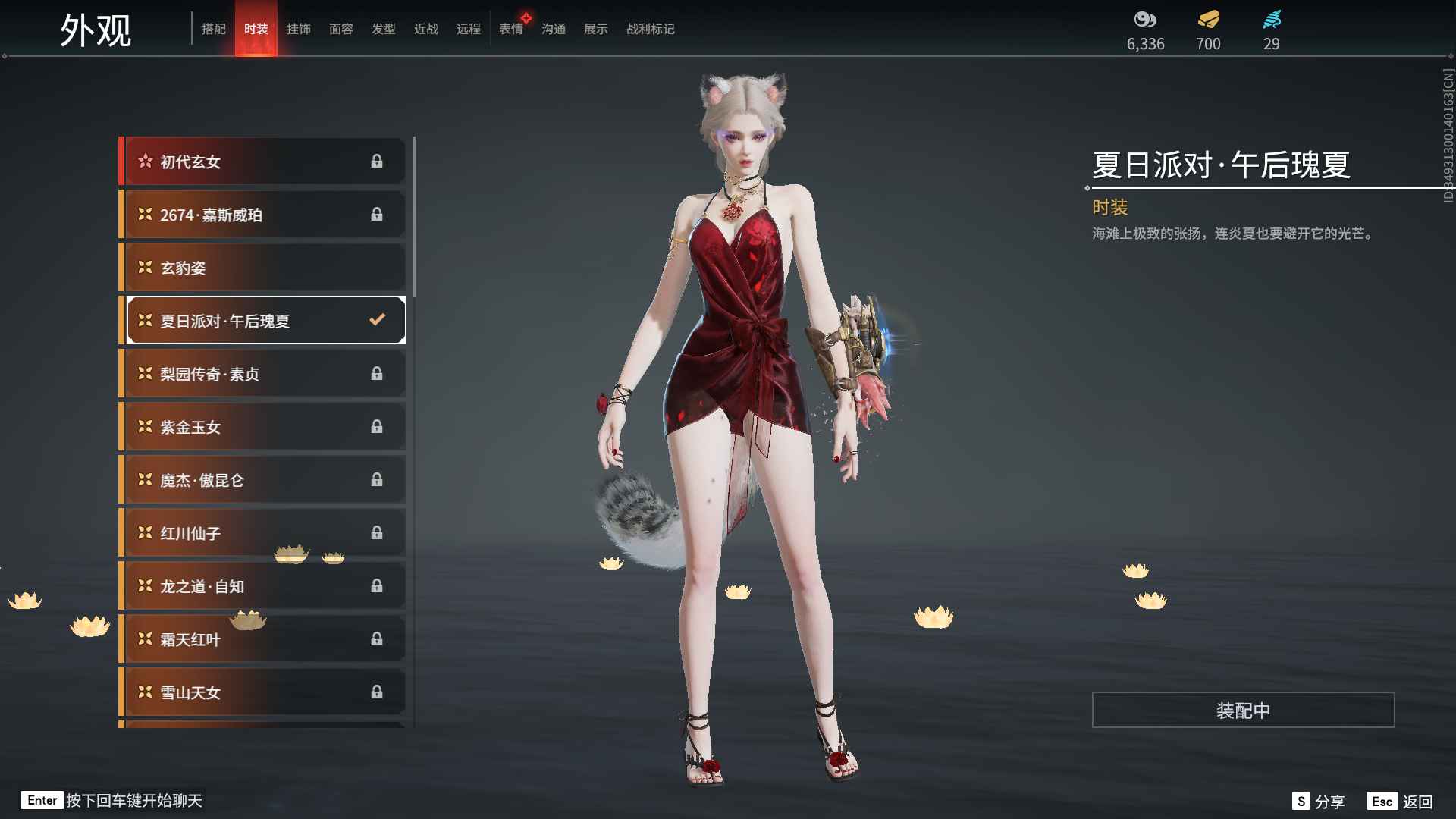Screen dimensions: 1456x819
Task: Switch to the 搭配 tab
Action: pos(215,29)
